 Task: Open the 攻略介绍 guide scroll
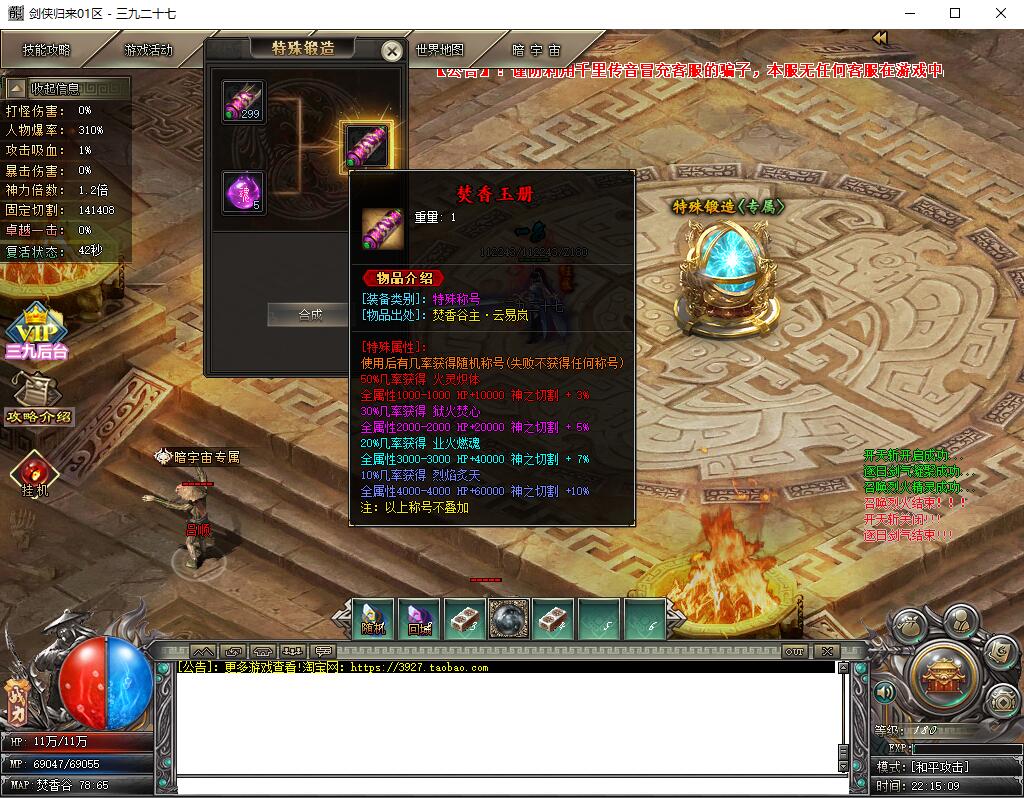point(40,399)
